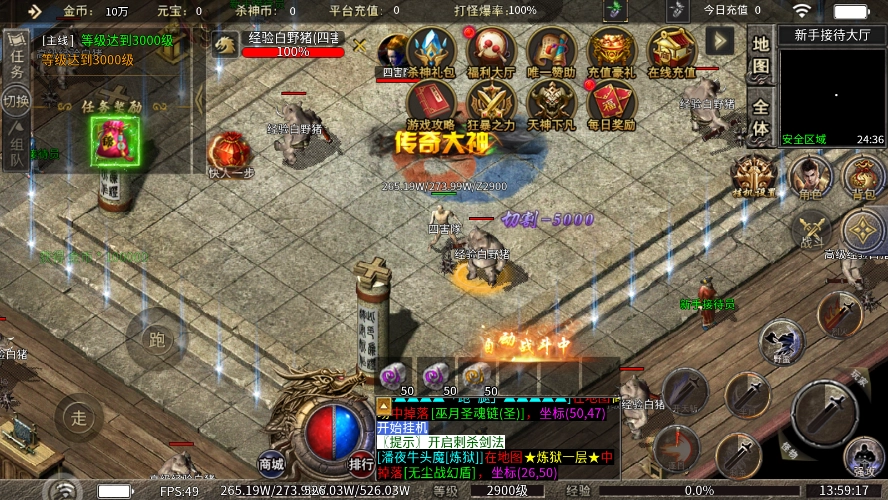
Task: Open the 狂暴之力 crossed swords icon
Action: tap(491, 104)
